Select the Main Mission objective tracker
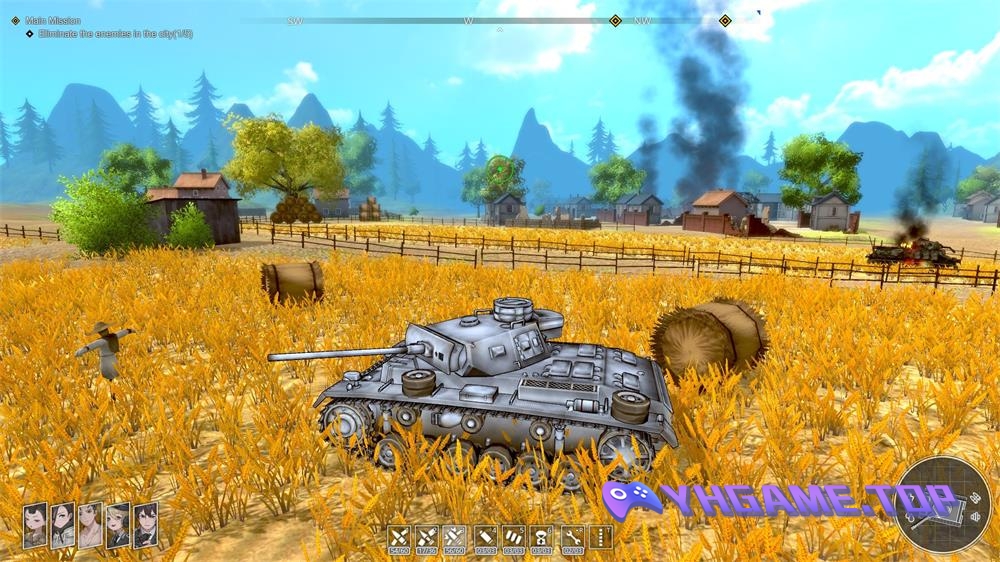1000x562 pixels. click(x=58, y=20)
